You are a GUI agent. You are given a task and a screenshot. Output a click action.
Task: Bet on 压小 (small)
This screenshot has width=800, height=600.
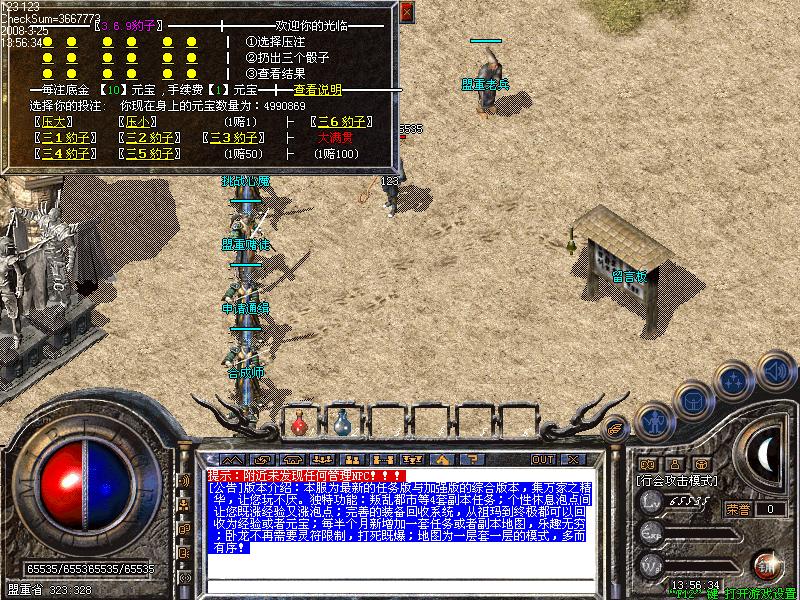click(x=135, y=122)
